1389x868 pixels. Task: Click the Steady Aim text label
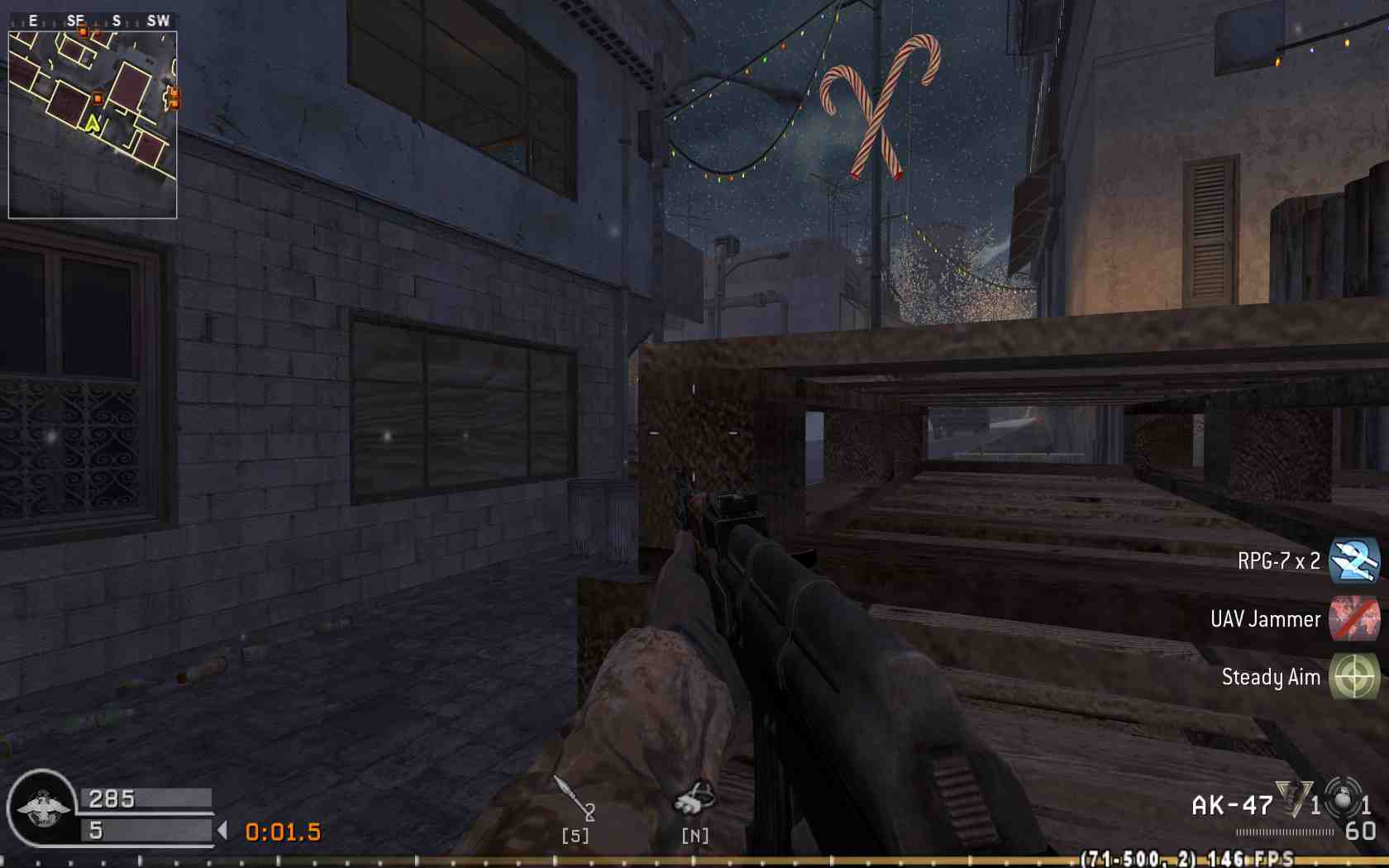pyautogui.click(x=1271, y=678)
